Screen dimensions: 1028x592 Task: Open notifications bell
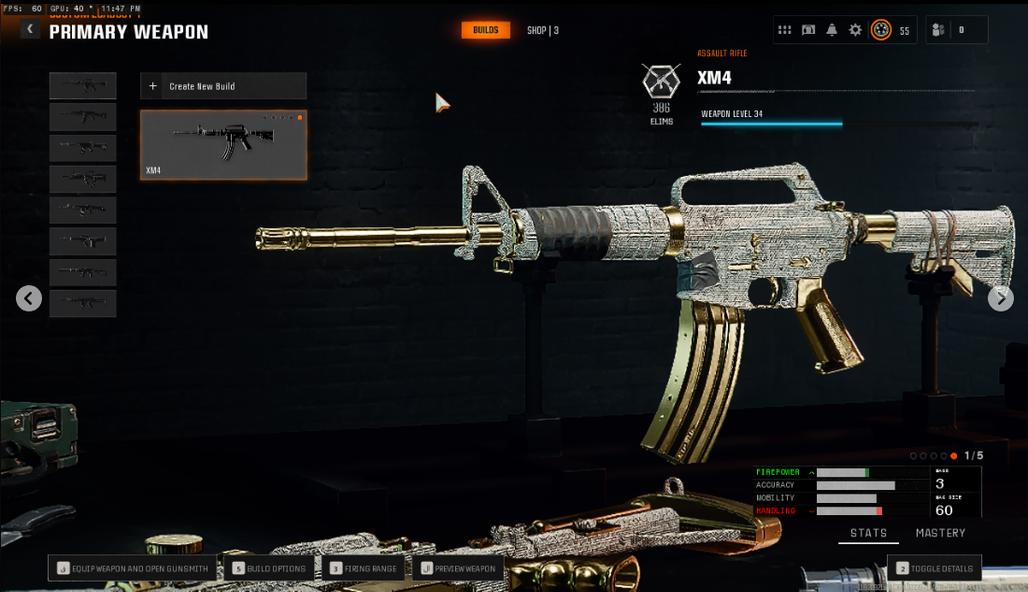(832, 30)
